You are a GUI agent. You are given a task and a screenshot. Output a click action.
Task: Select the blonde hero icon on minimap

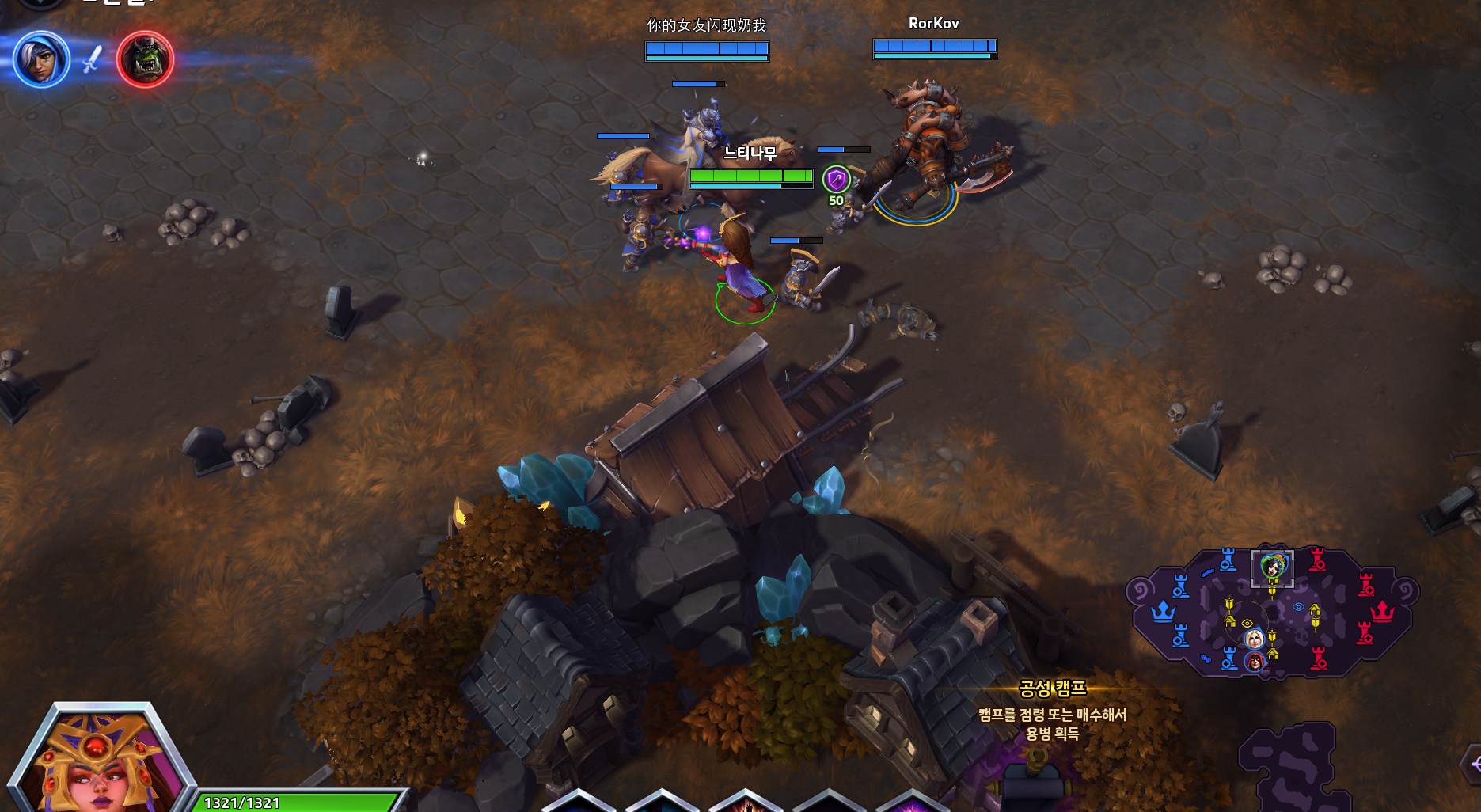(1254, 639)
